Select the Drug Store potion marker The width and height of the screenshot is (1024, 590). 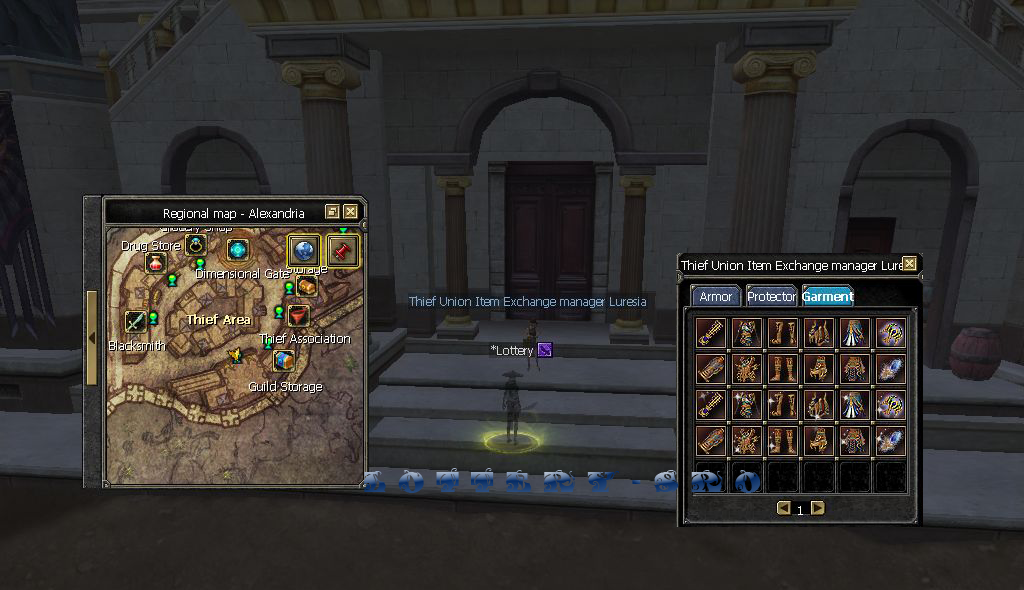(155, 263)
